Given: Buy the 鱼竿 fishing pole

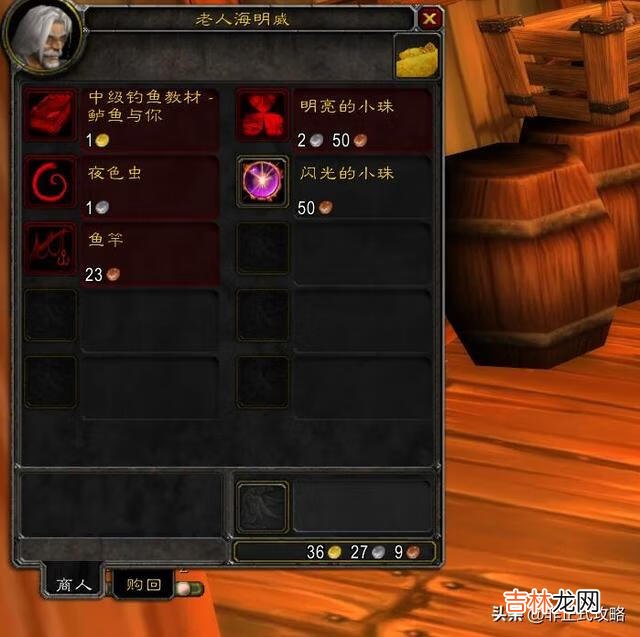Looking at the screenshot, I should tap(51, 248).
